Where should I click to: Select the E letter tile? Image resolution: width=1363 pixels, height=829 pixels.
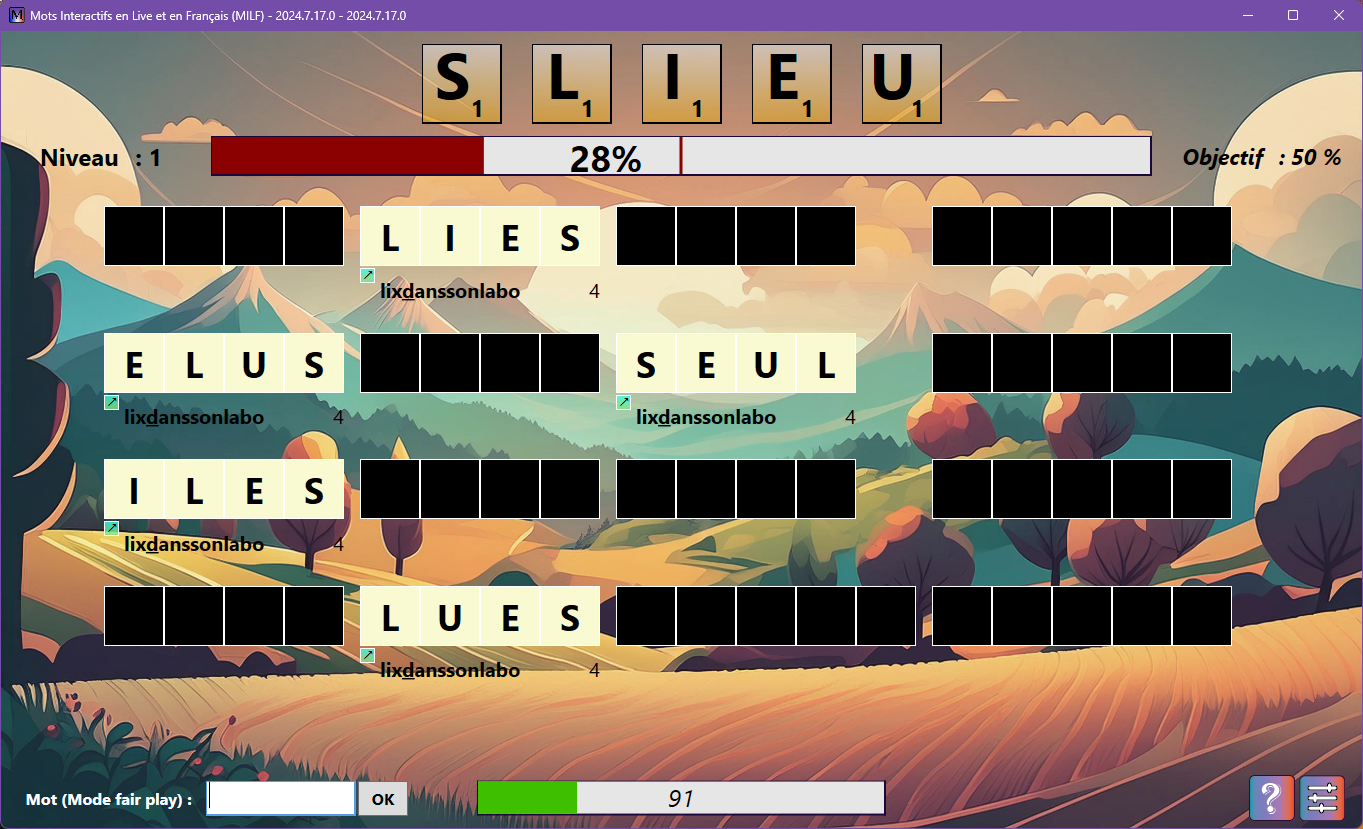tap(791, 85)
